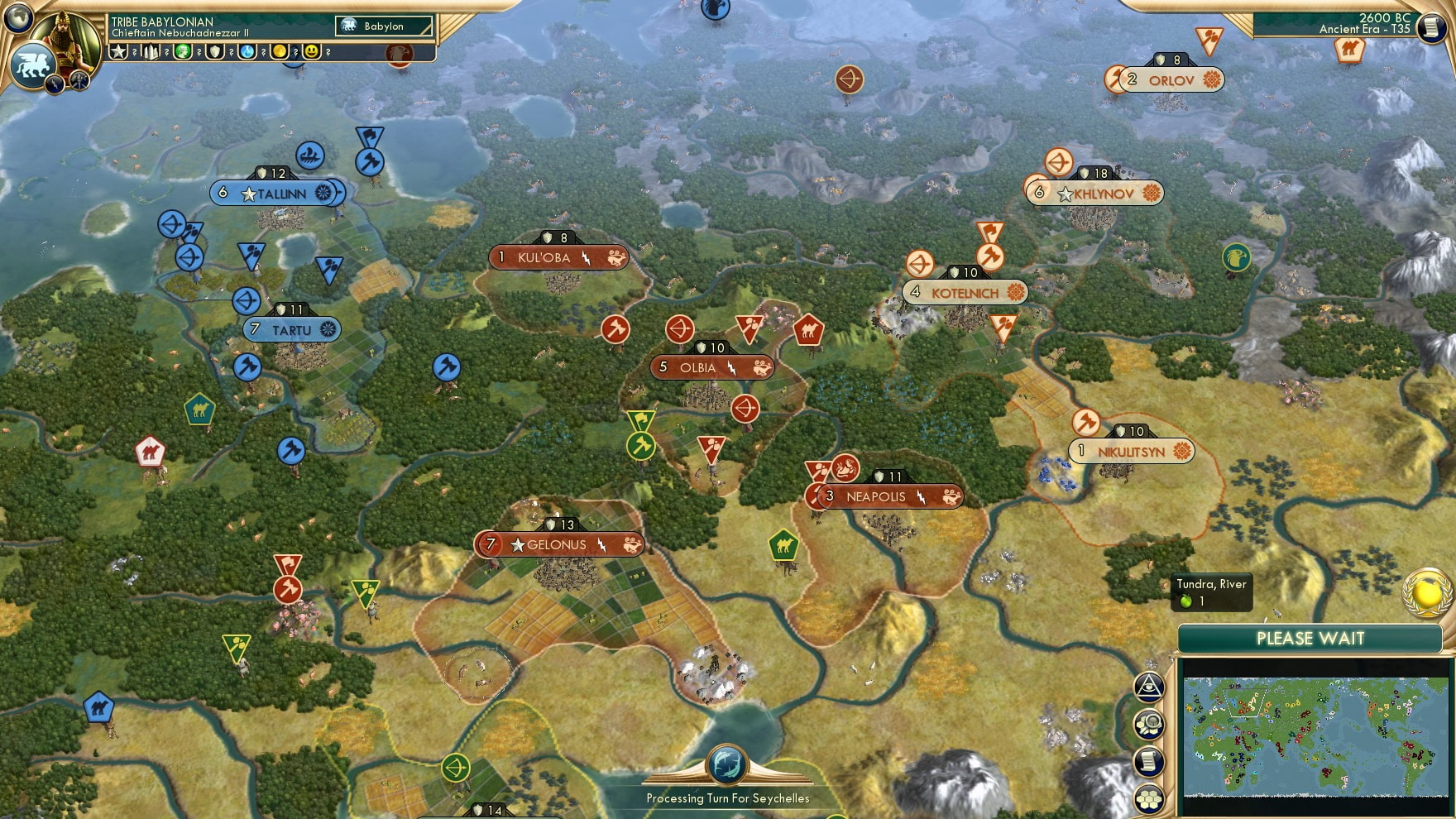
Task: Open the notification log scroll icon beside minimap
Action: tap(1149, 759)
